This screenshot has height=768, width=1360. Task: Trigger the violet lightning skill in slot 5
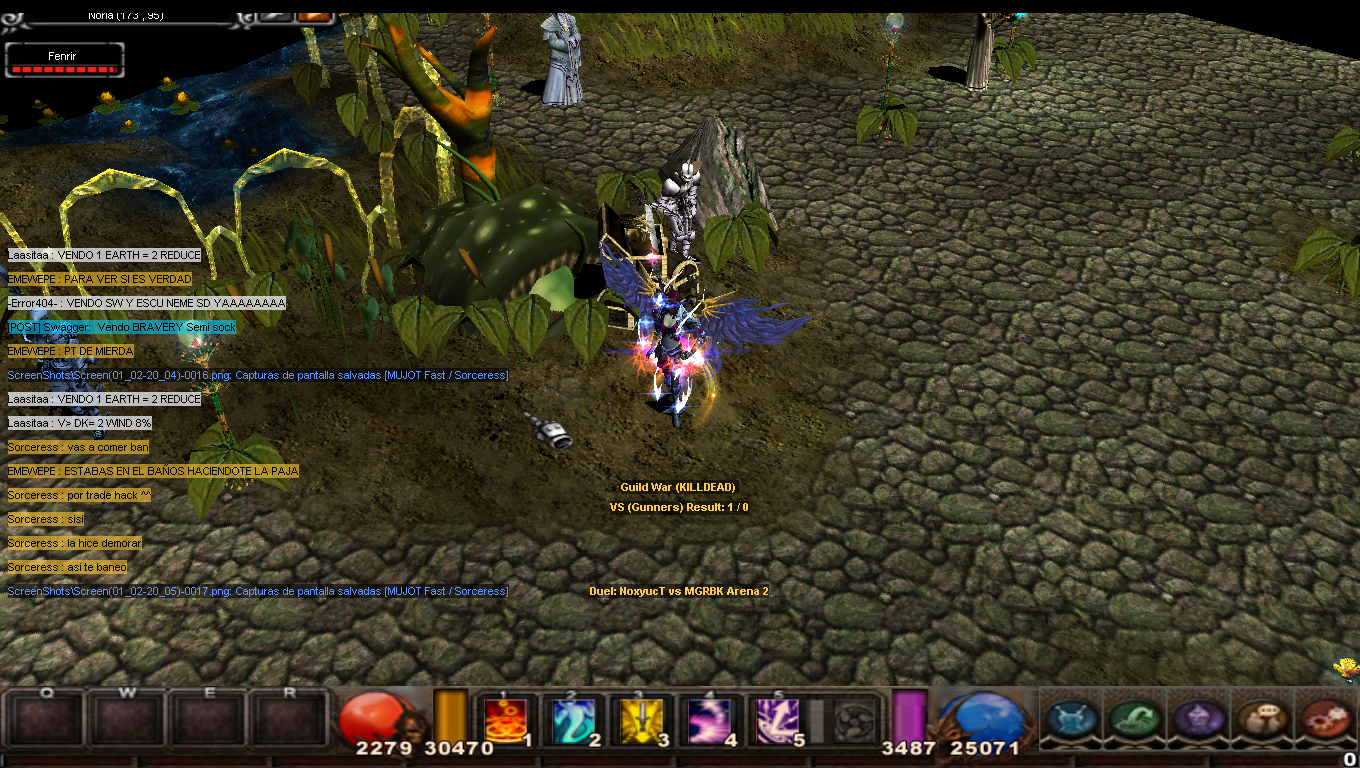pos(778,720)
